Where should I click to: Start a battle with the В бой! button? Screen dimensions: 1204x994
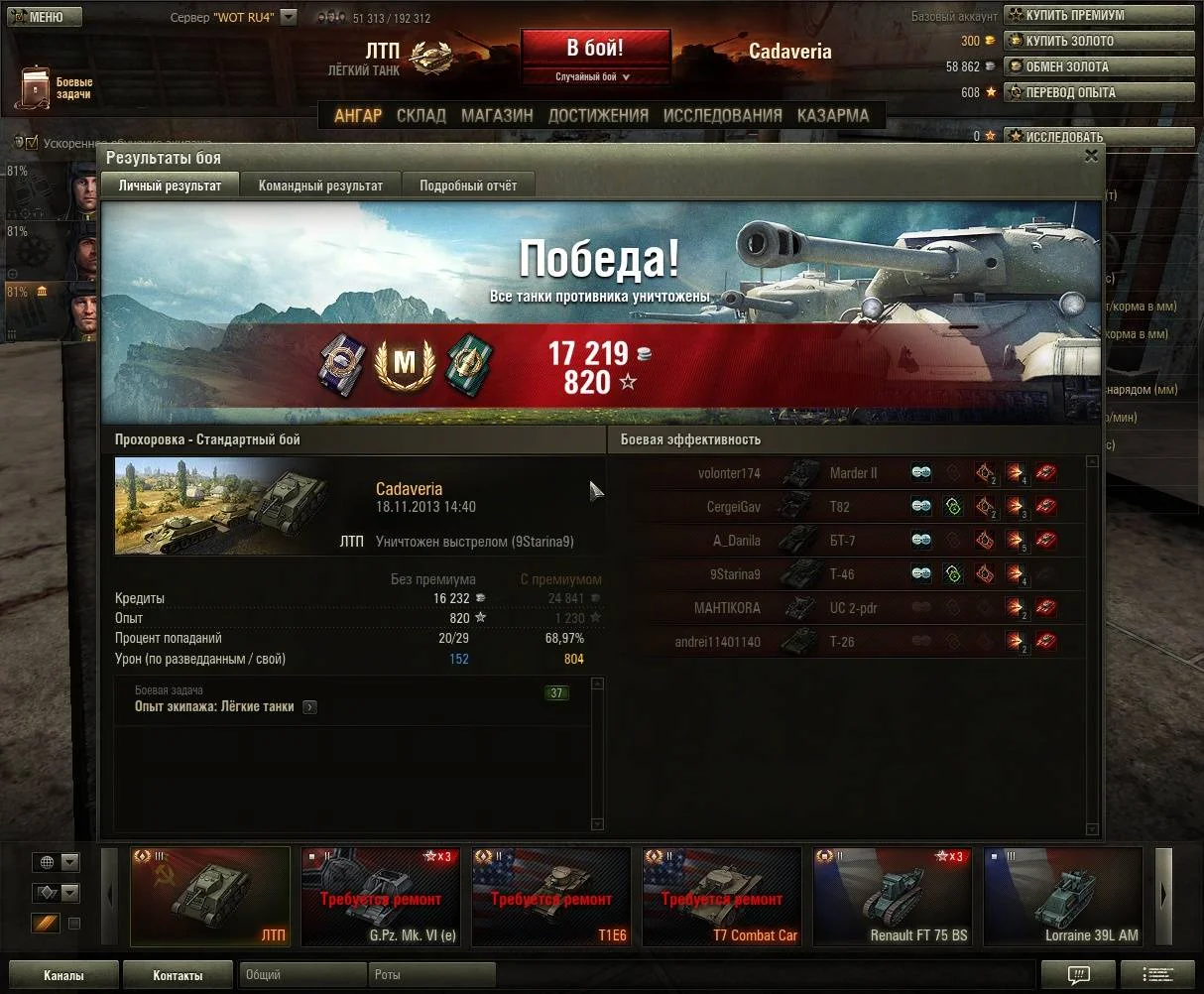tap(595, 49)
